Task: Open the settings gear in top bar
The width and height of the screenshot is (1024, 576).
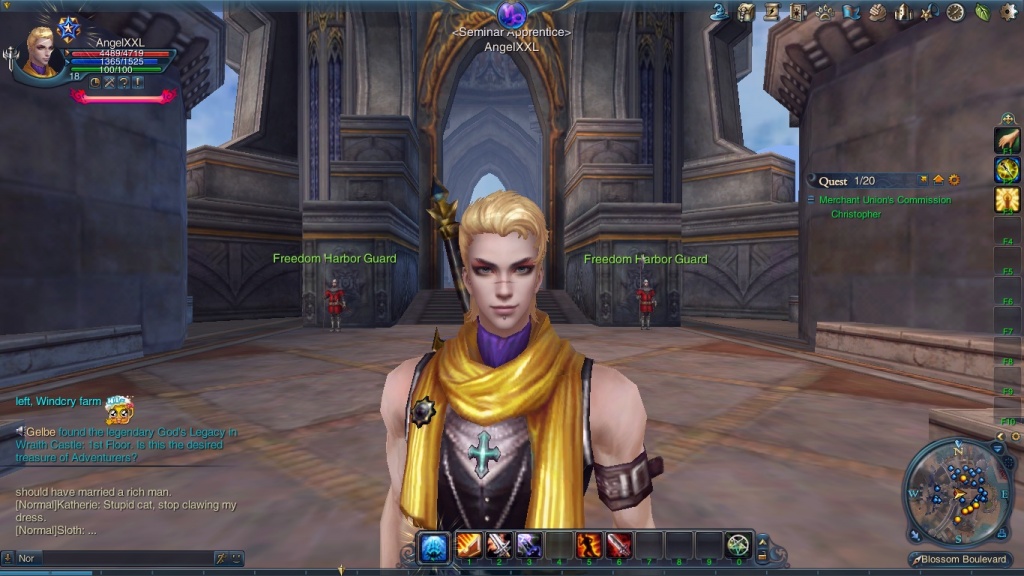Action: [1008, 12]
